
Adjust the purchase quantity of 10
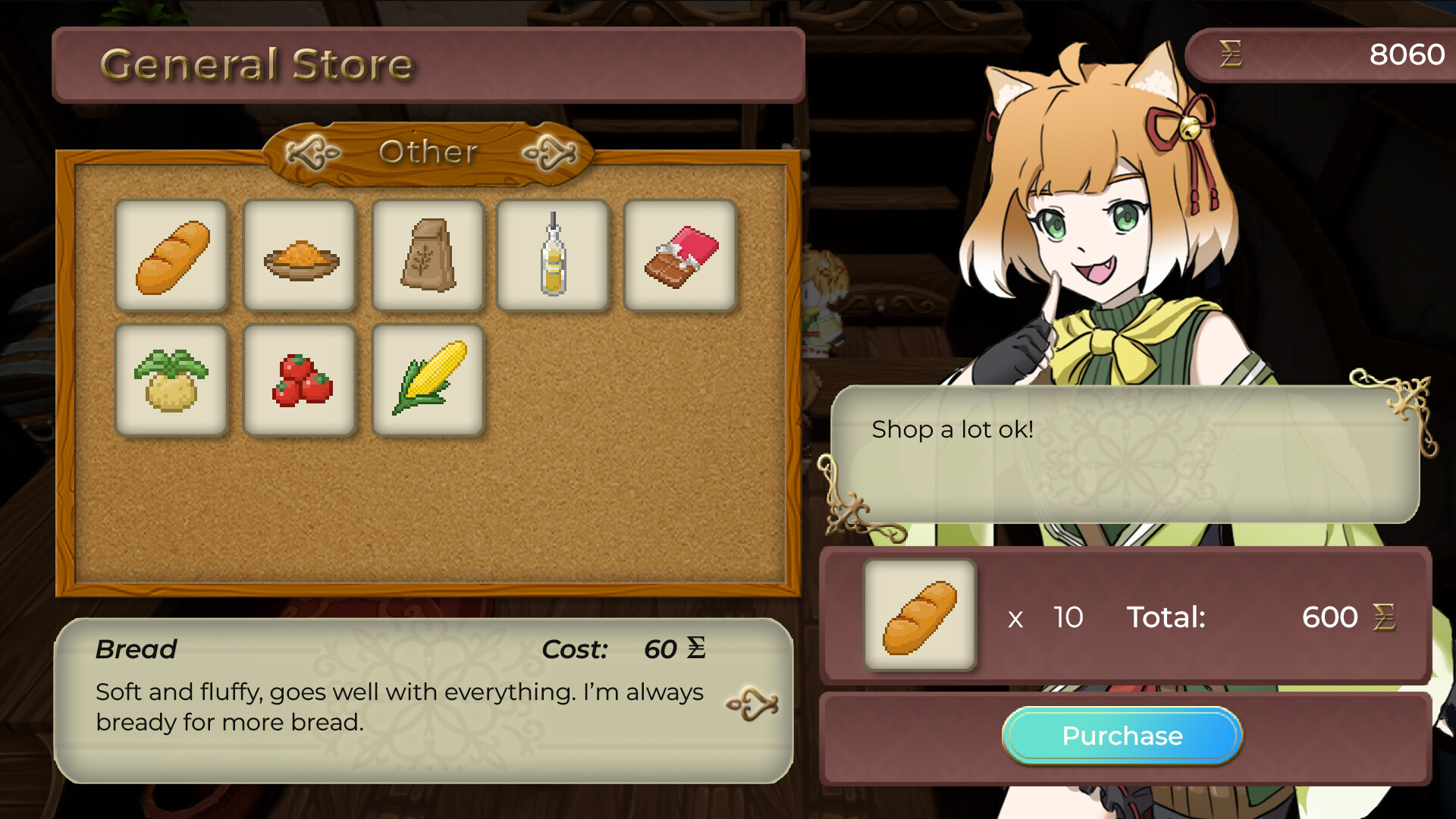[1069, 618]
